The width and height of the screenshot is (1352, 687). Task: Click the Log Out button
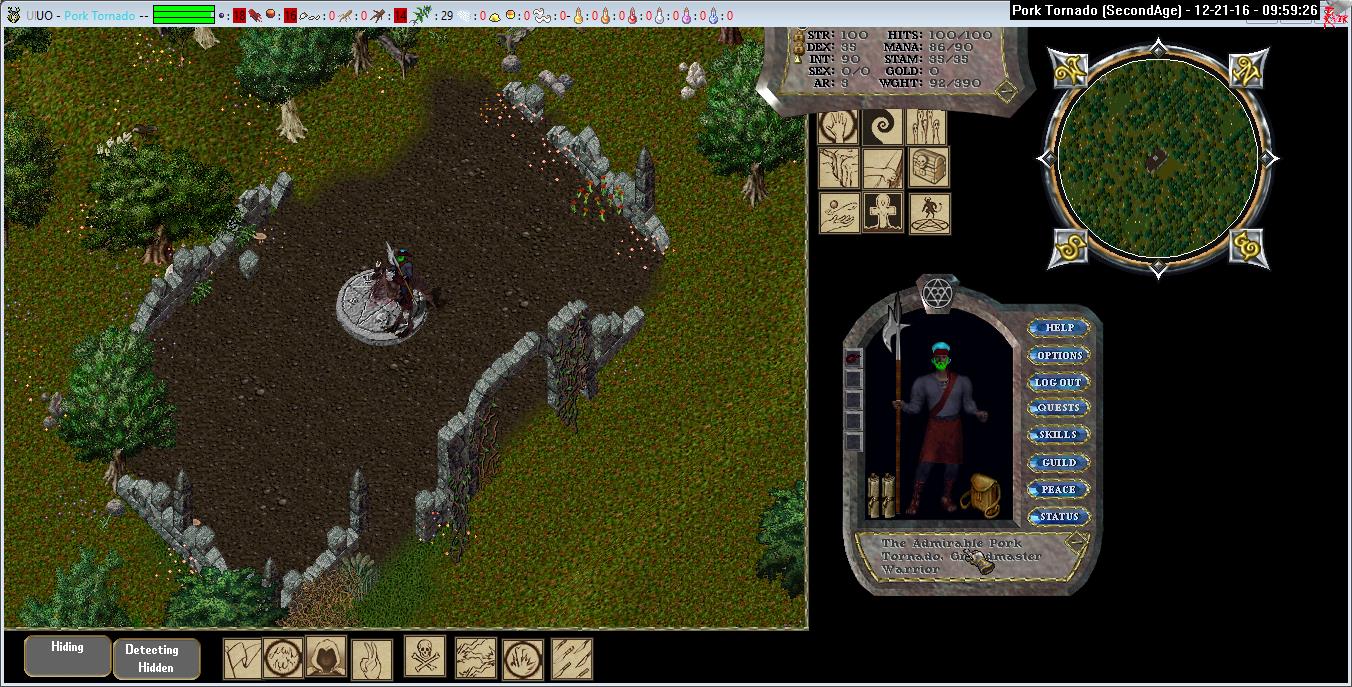[x=1058, y=382]
